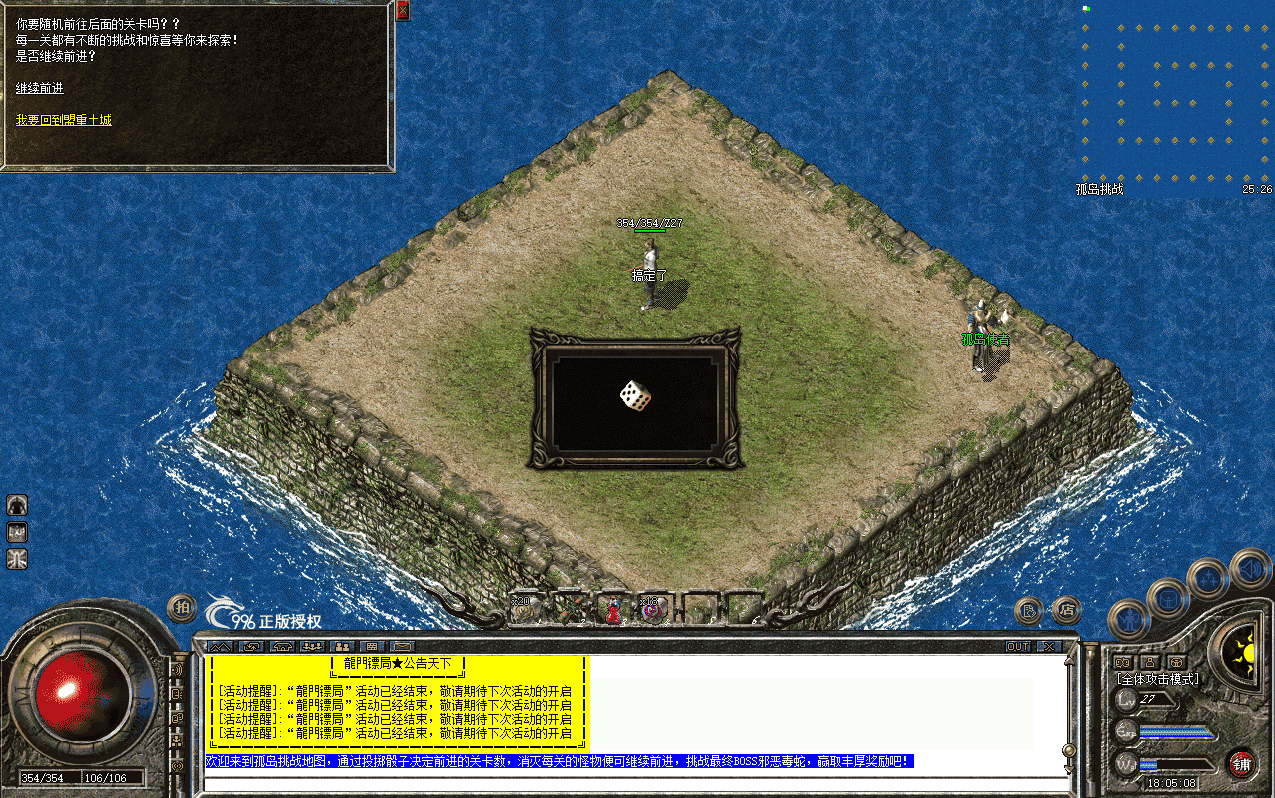The height and width of the screenshot is (798, 1275).
Task: Click the chat input line
Action: pos(630,781)
